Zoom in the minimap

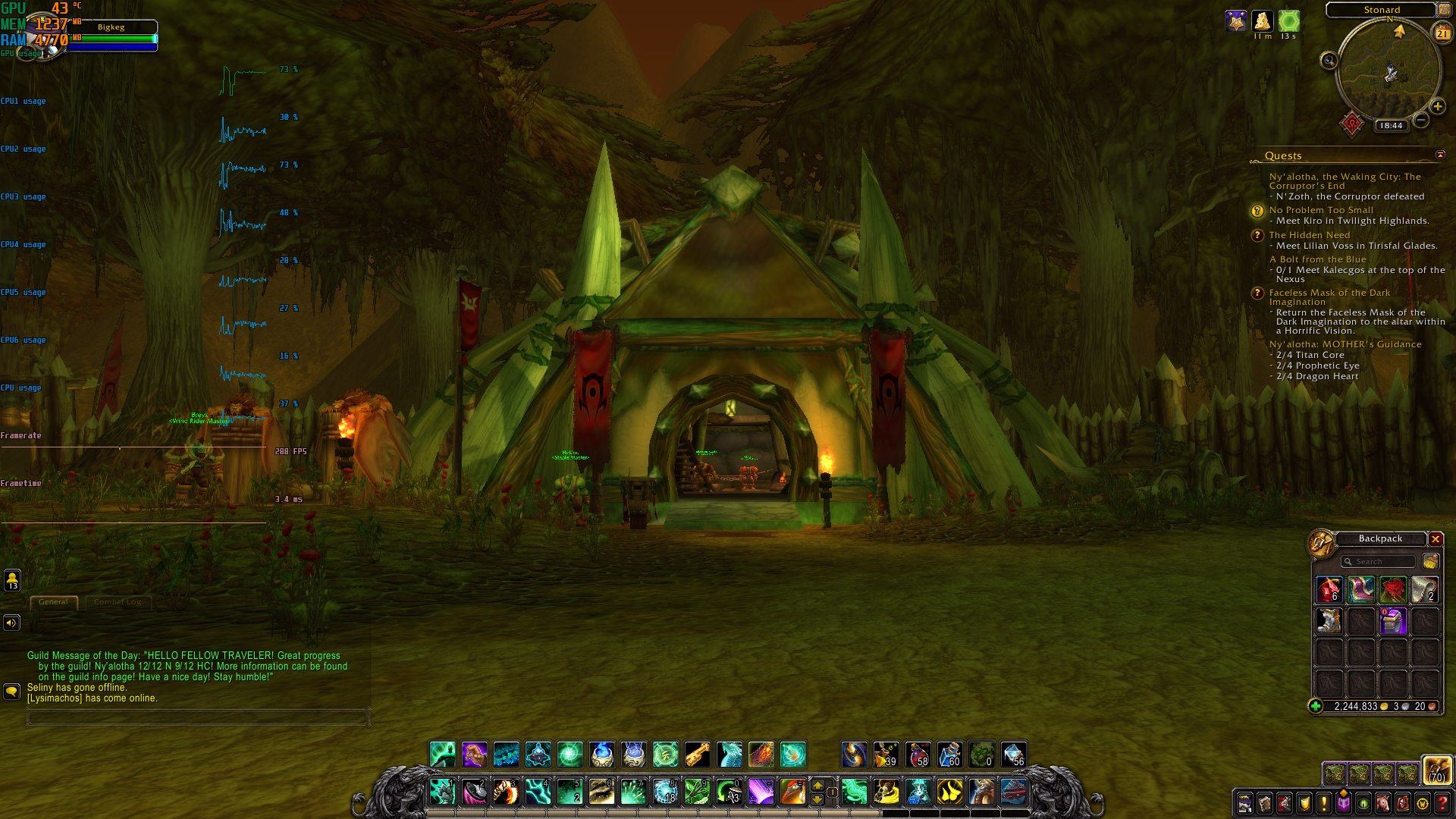[1437, 107]
